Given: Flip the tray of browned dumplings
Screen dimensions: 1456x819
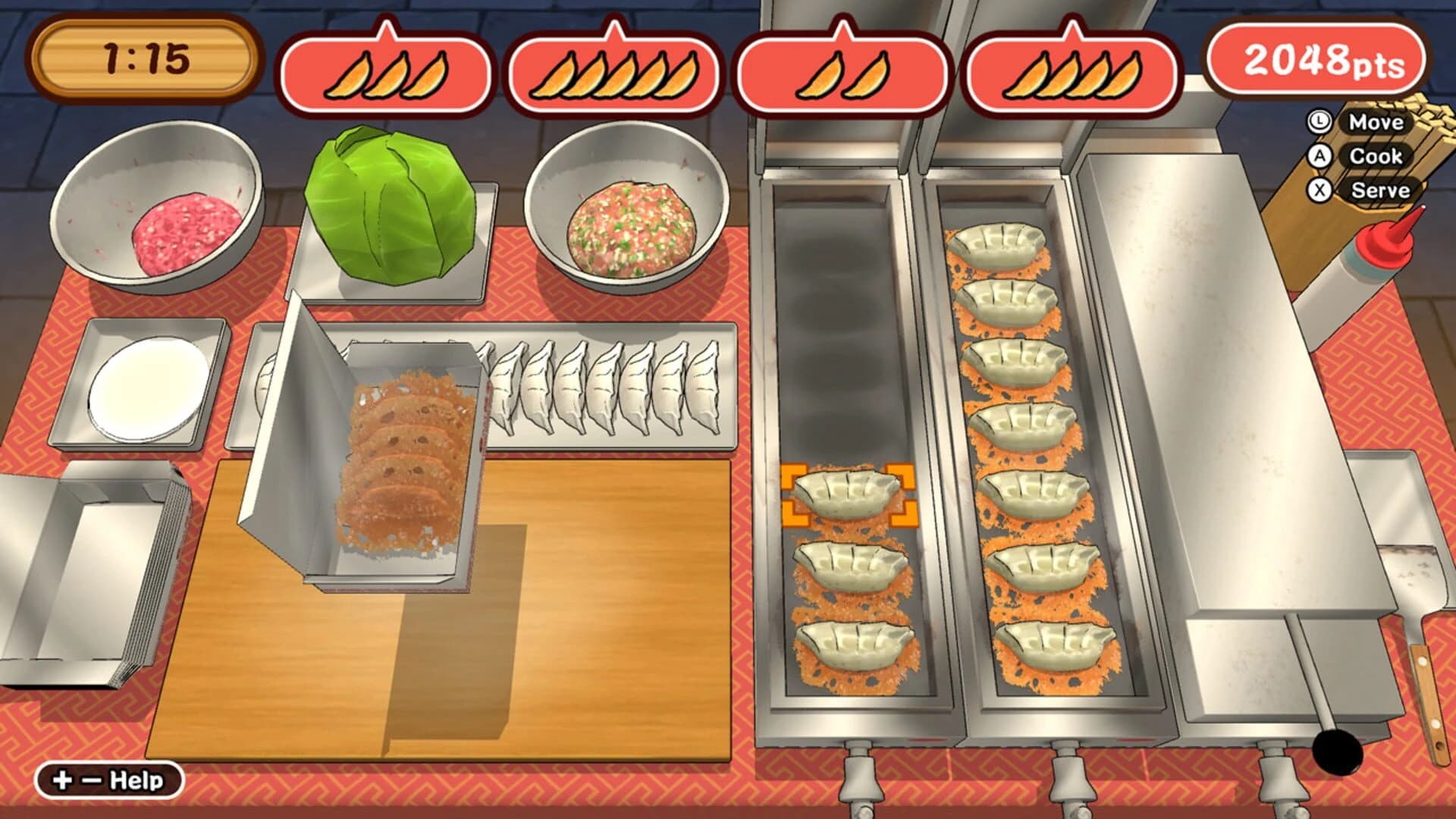Looking at the screenshot, I should (402, 455).
